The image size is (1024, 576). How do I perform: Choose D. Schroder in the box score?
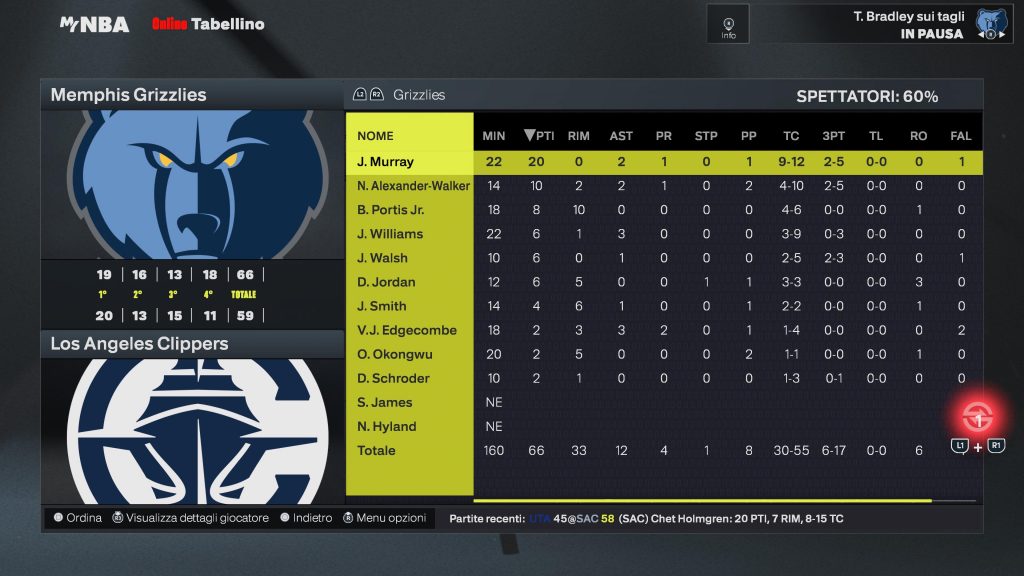[x=393, y=378]
